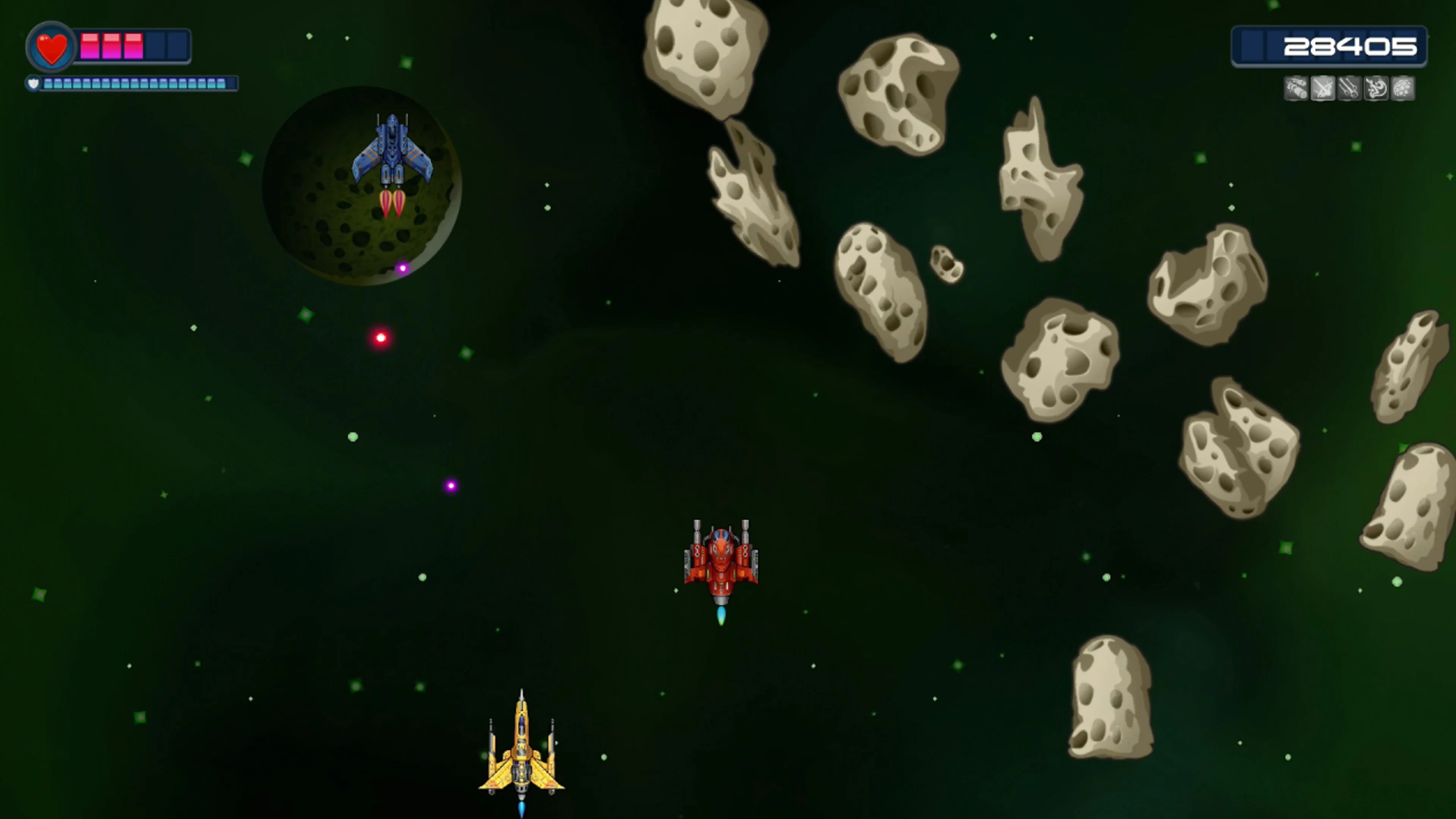Click the red projectile orb
This screenshot has width=1456, height=819.
[x=380, y=337]
